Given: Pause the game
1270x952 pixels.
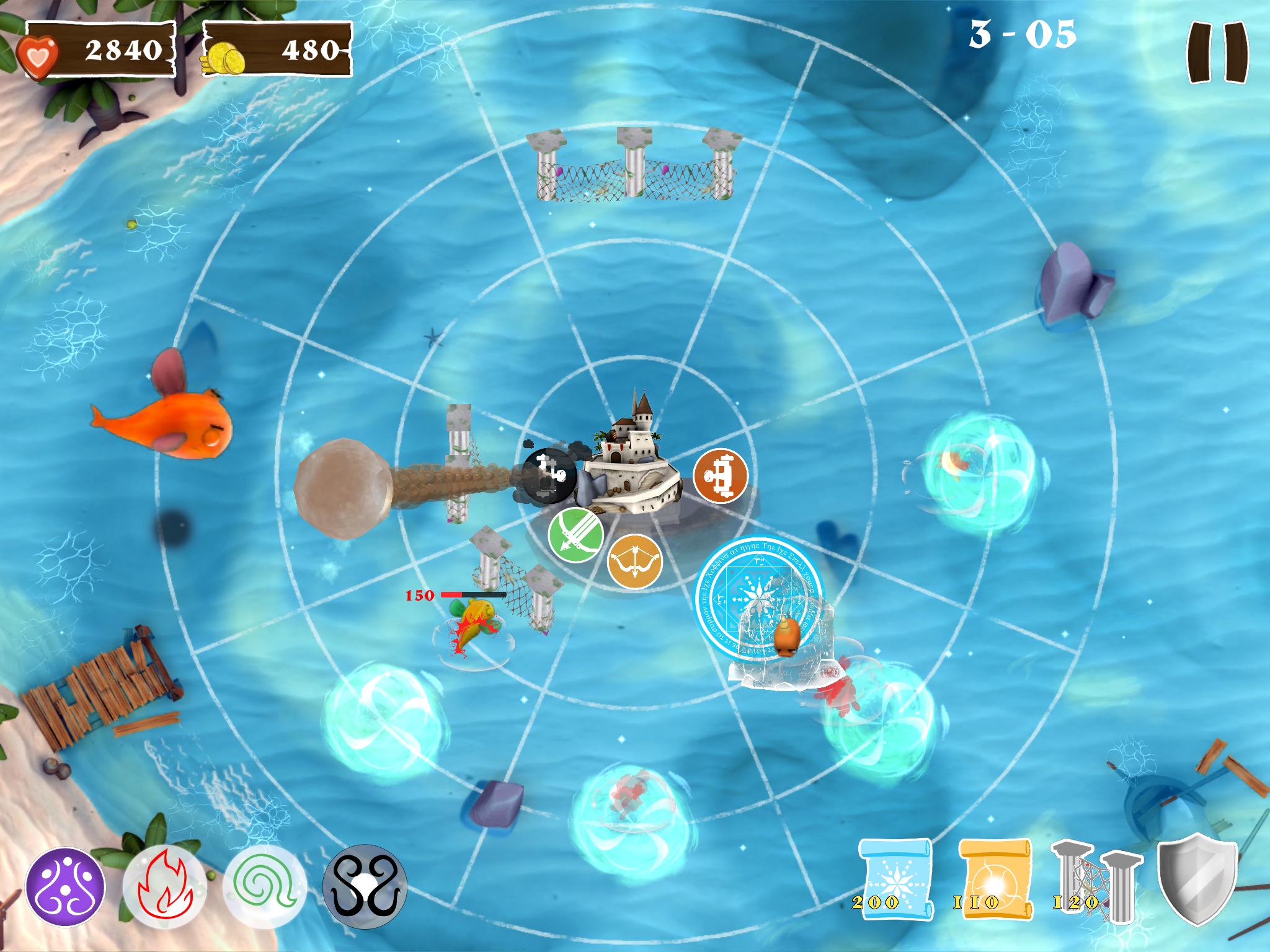Looking at the screenshot, I should 1217,53.
